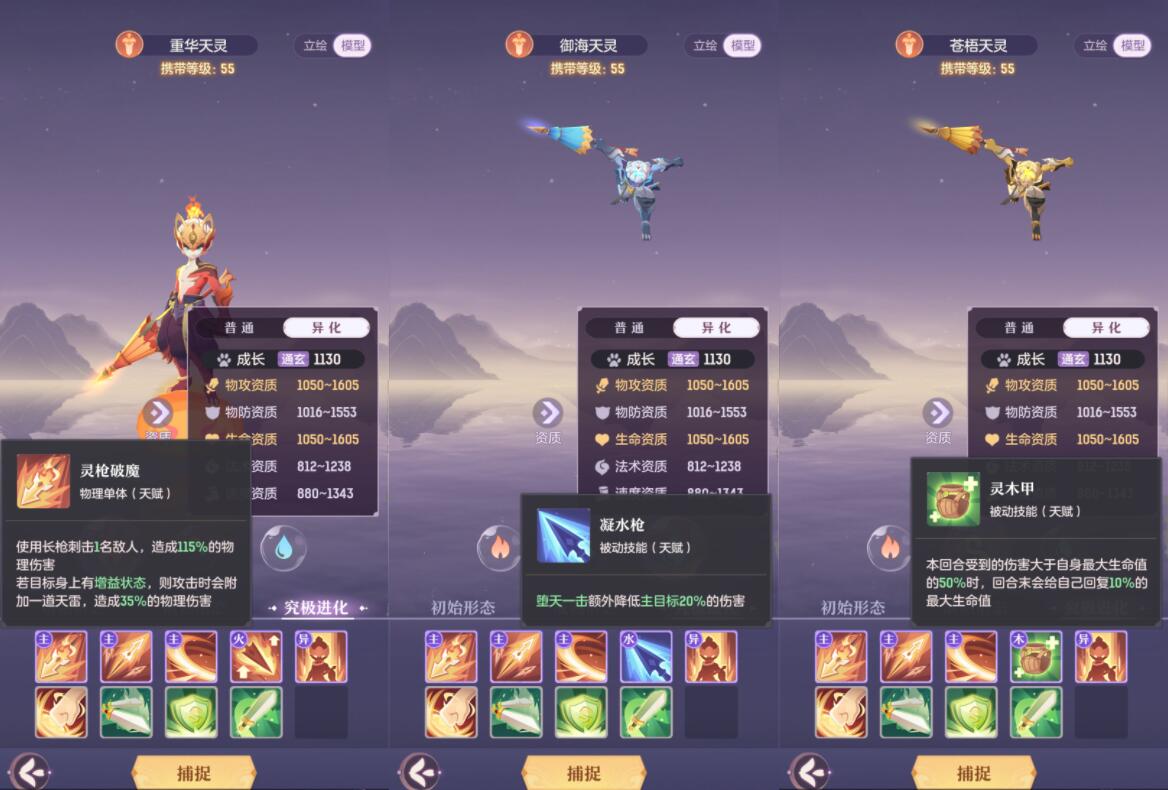This screenshot has width=1168, height=790.
Task: Switch 重华天灵 view to 立绘
Action: point(315,46)
